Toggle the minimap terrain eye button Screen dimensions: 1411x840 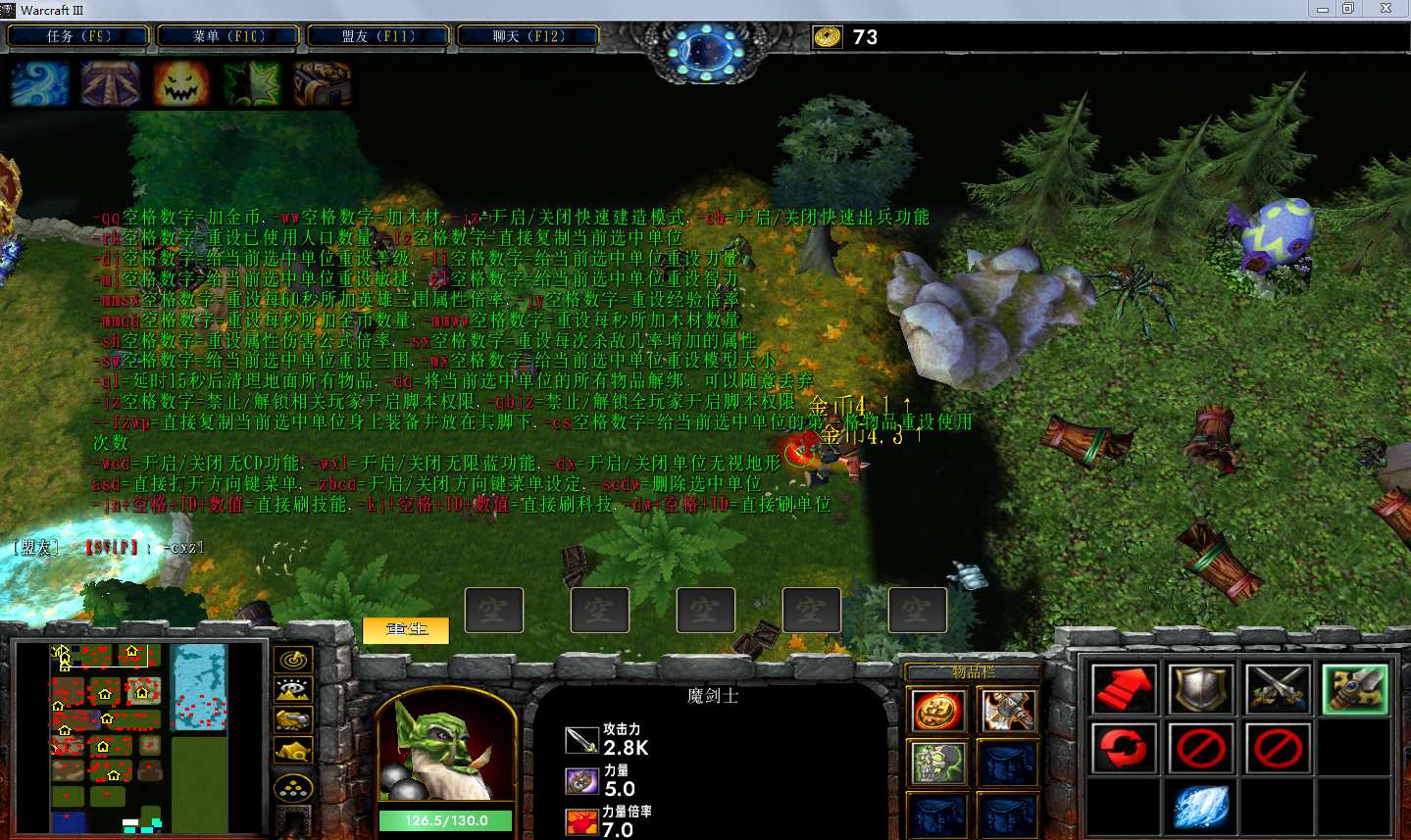coord(293,690)
